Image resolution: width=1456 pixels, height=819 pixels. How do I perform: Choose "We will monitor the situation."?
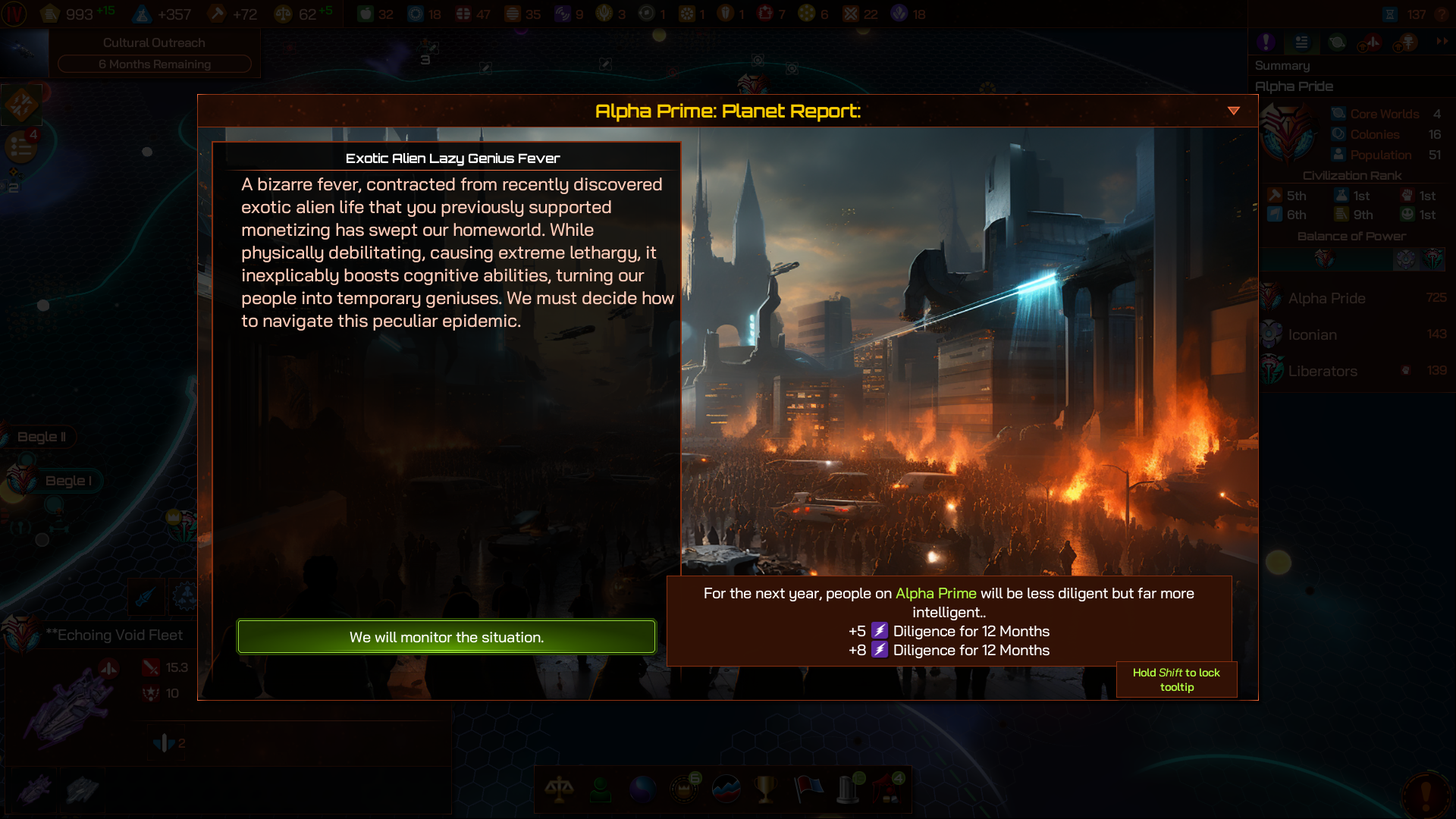446,637
